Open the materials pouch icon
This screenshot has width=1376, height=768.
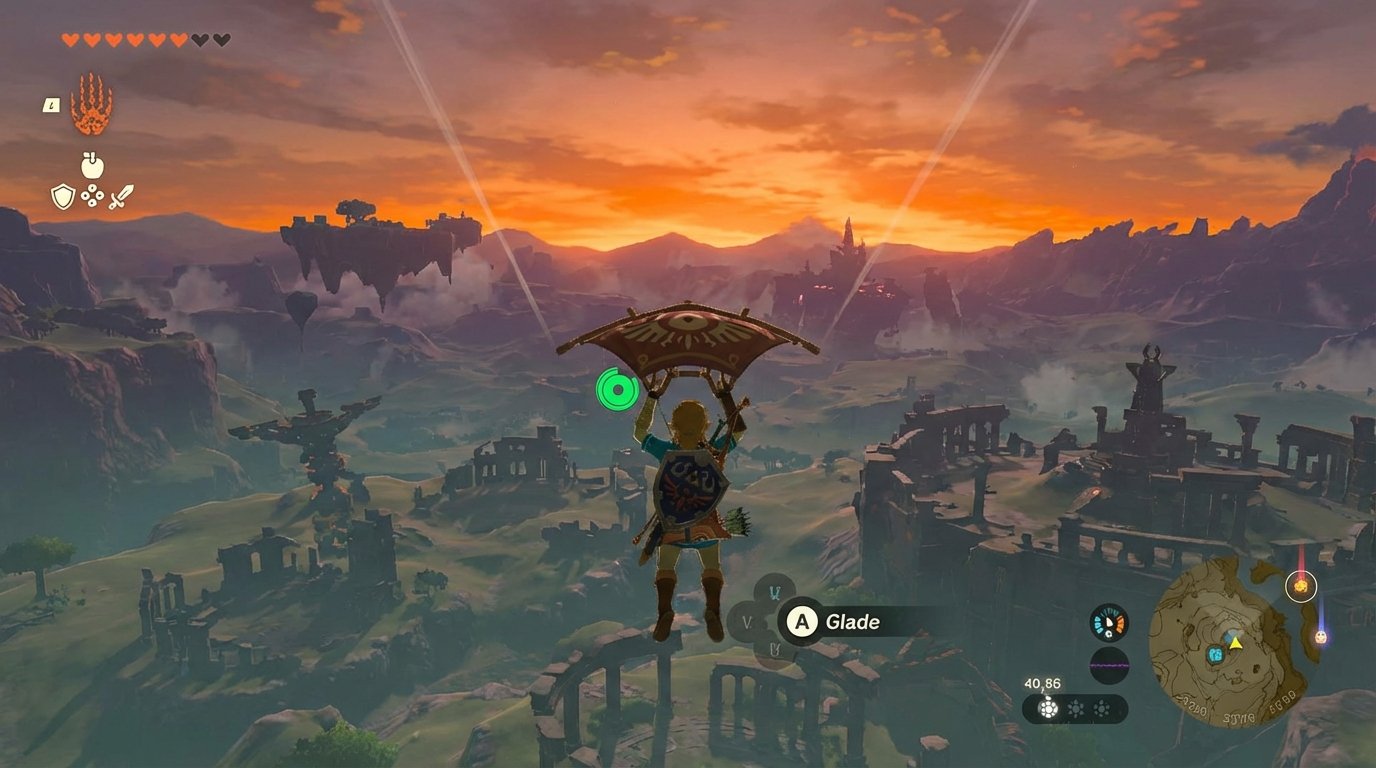(x=92, y=197)
